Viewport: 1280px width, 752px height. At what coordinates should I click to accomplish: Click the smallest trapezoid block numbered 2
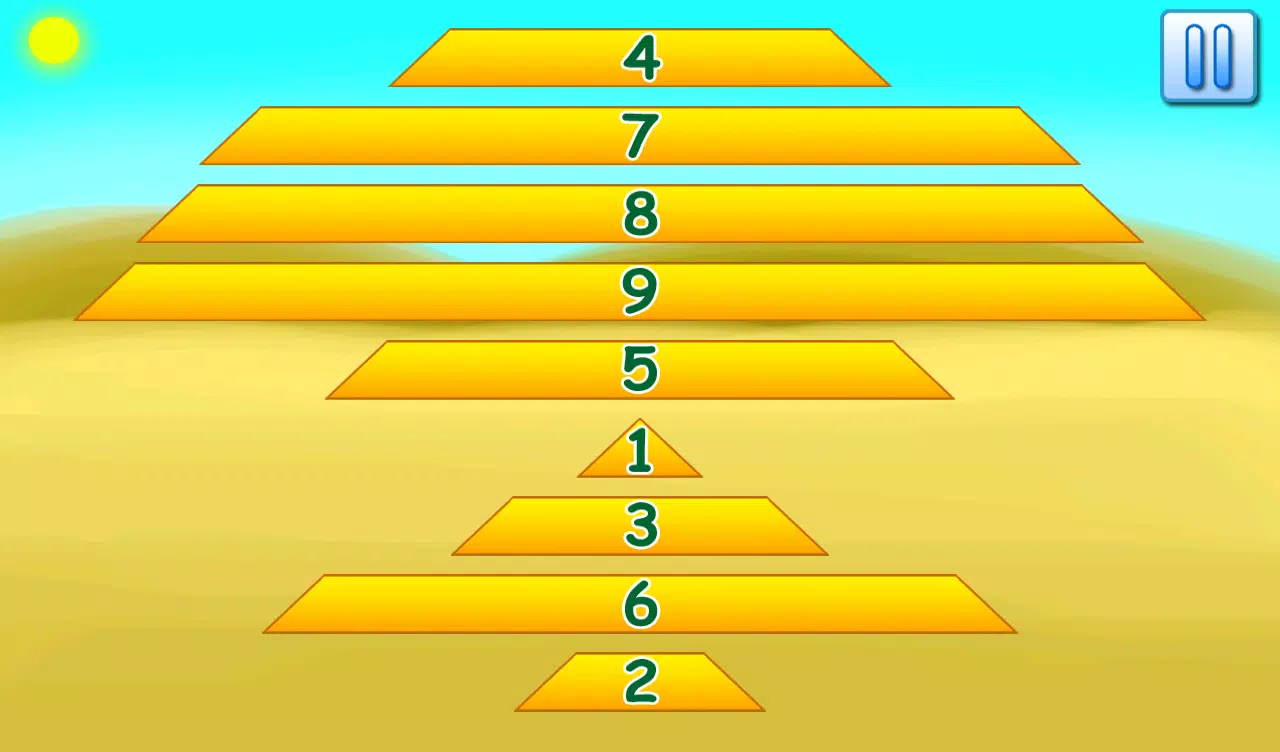(x=640, y=685)
